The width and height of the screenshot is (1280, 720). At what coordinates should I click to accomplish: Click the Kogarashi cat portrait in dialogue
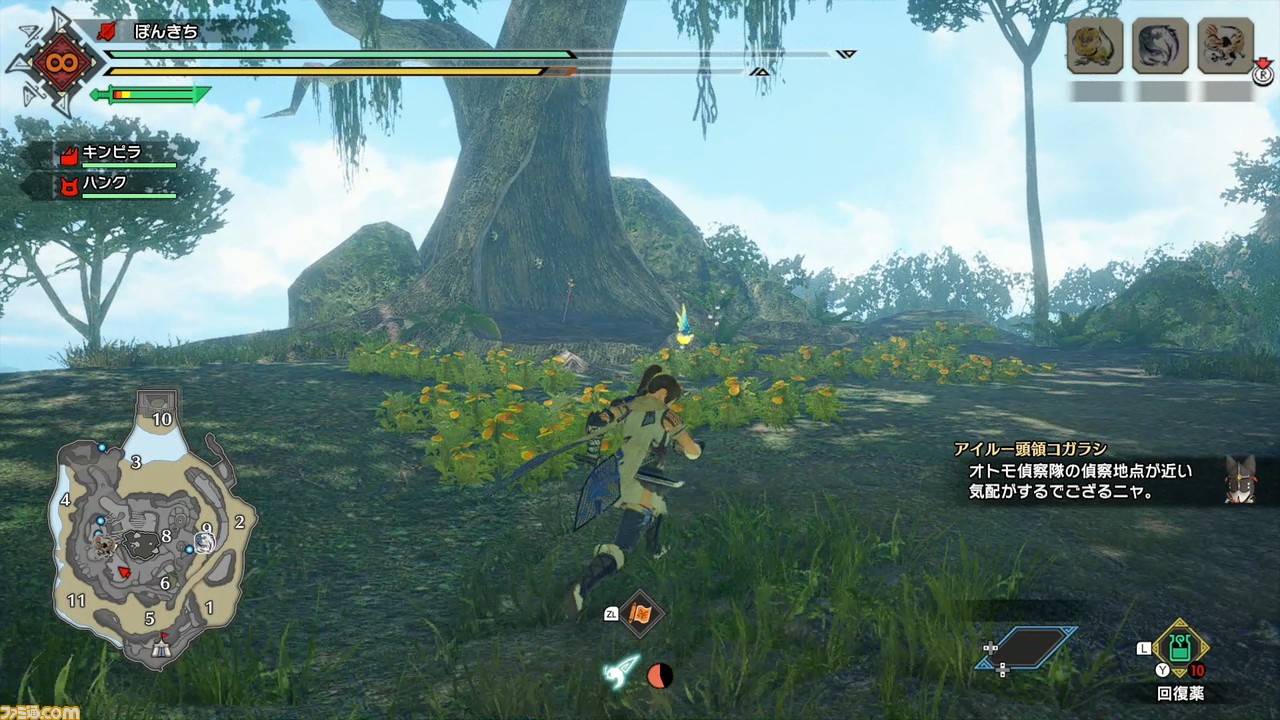pyautogui.click(x=1240, y=479)
